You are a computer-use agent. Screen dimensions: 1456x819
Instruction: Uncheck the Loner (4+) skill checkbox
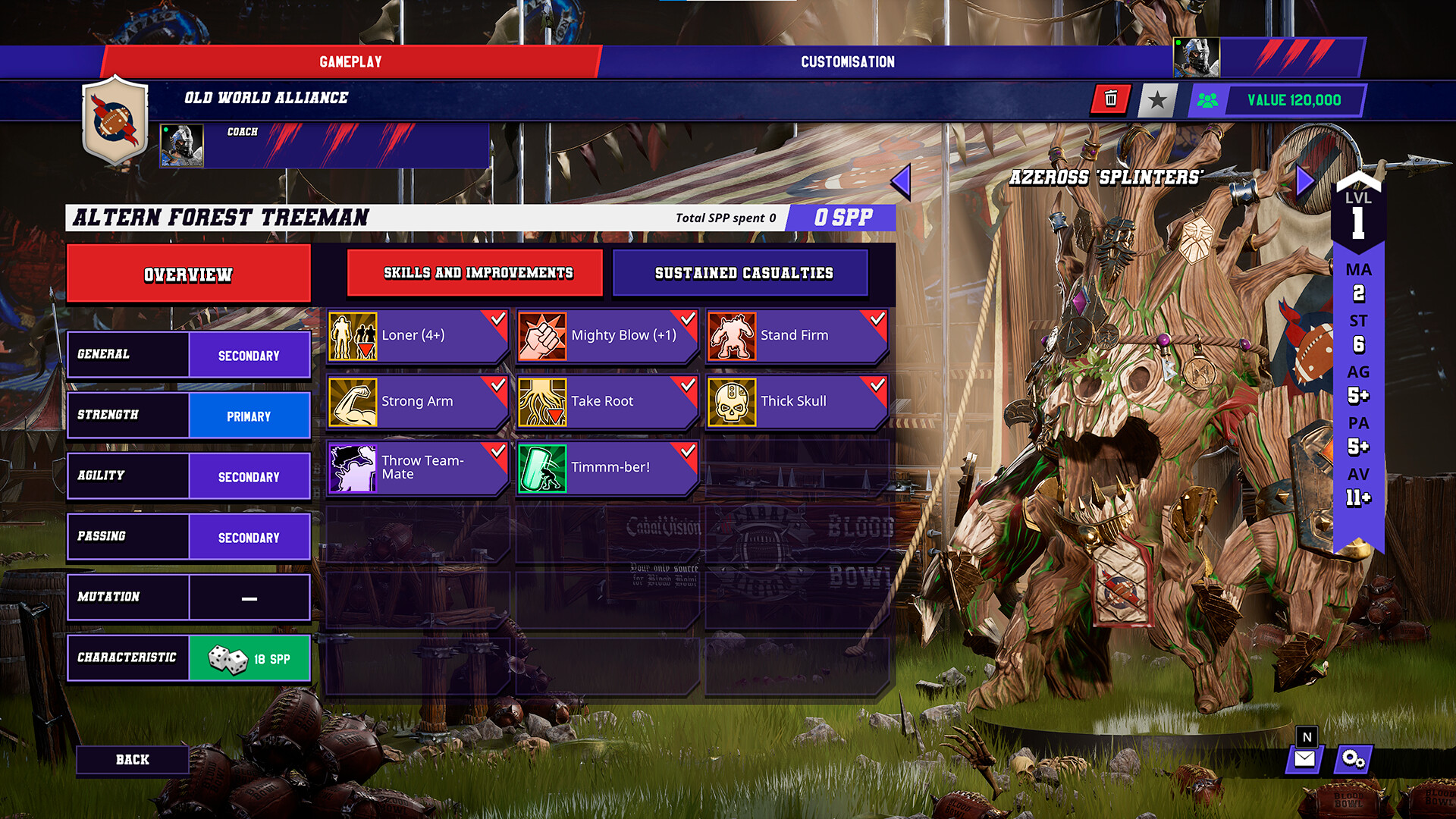497,319
